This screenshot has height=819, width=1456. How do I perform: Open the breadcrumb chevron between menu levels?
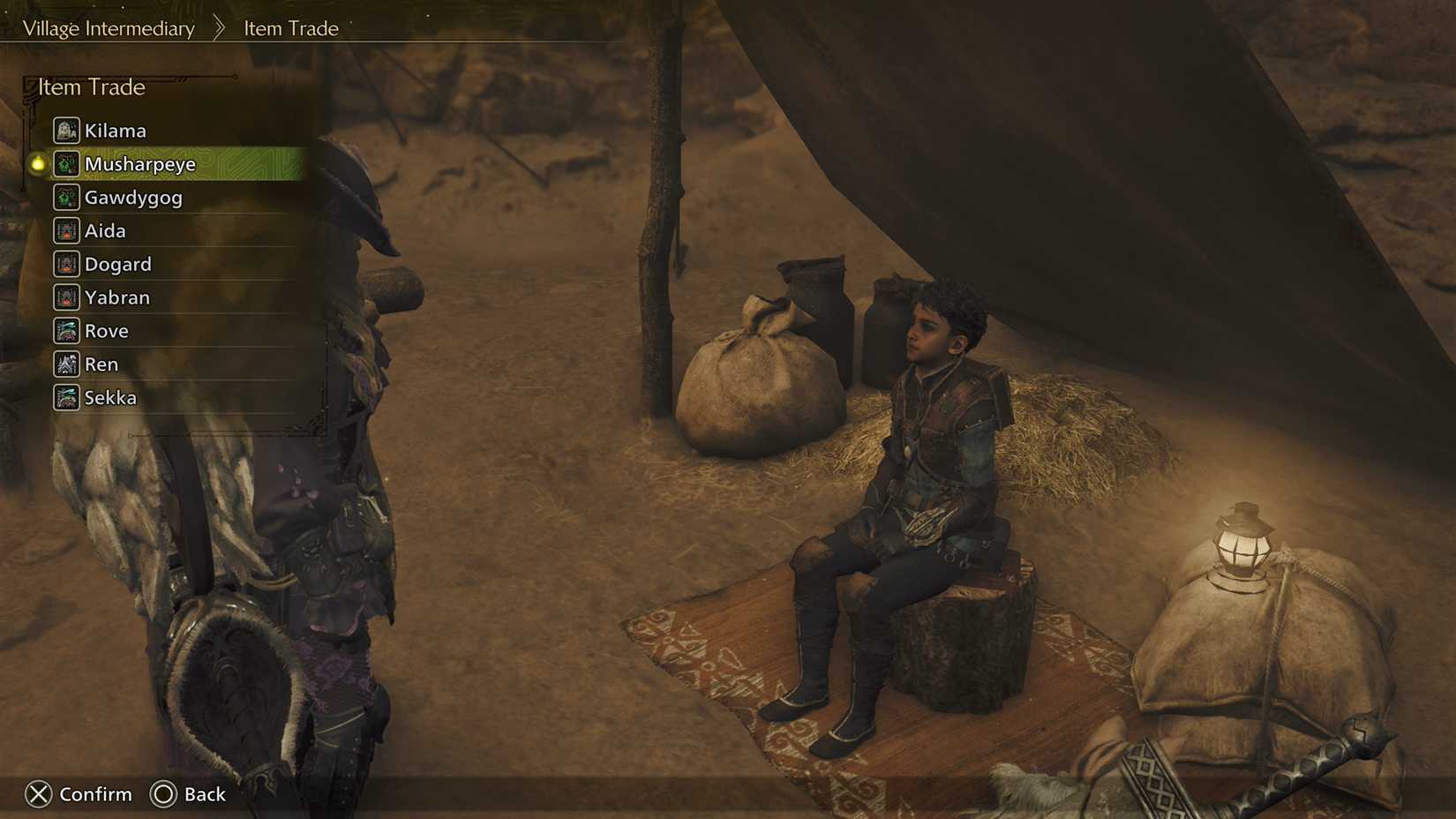coord(219,27)
